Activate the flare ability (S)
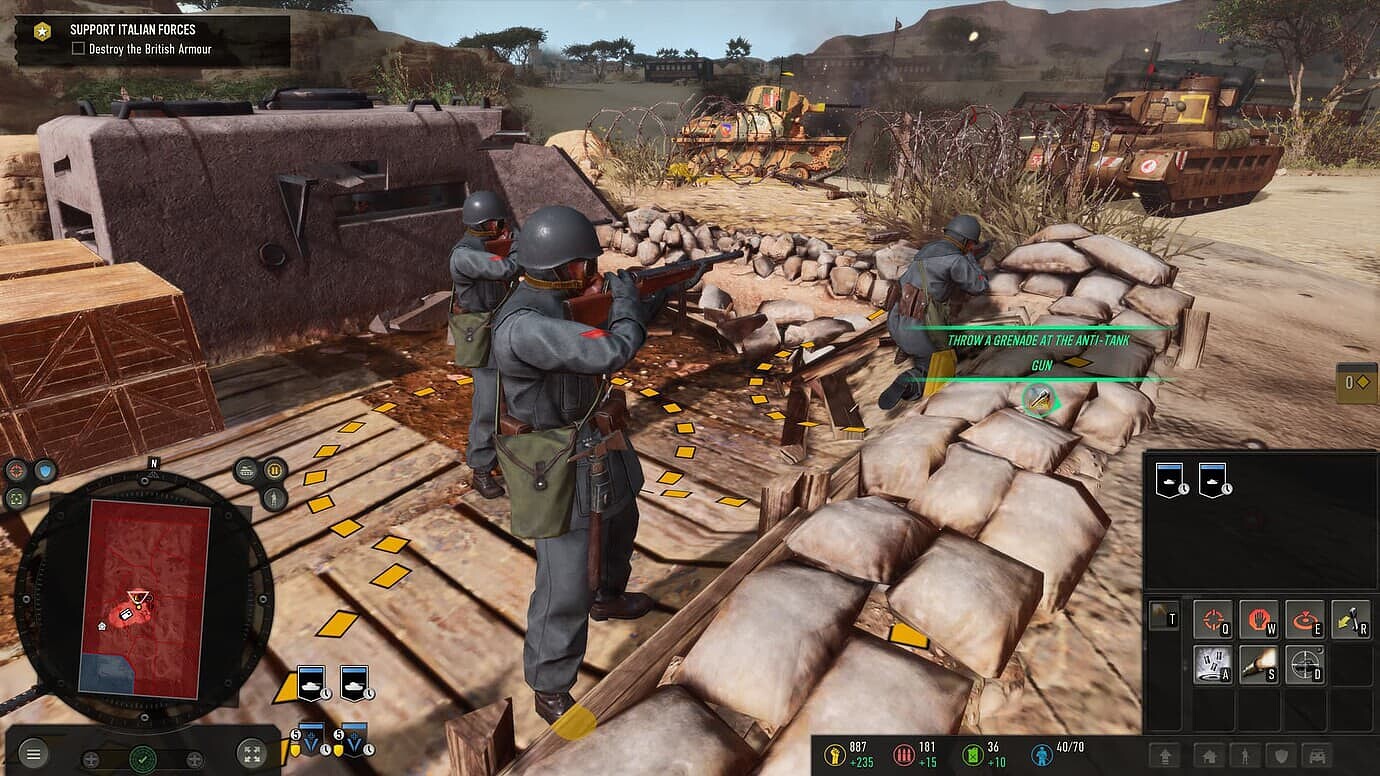 pyautogui.click(x=1259, y=664)
